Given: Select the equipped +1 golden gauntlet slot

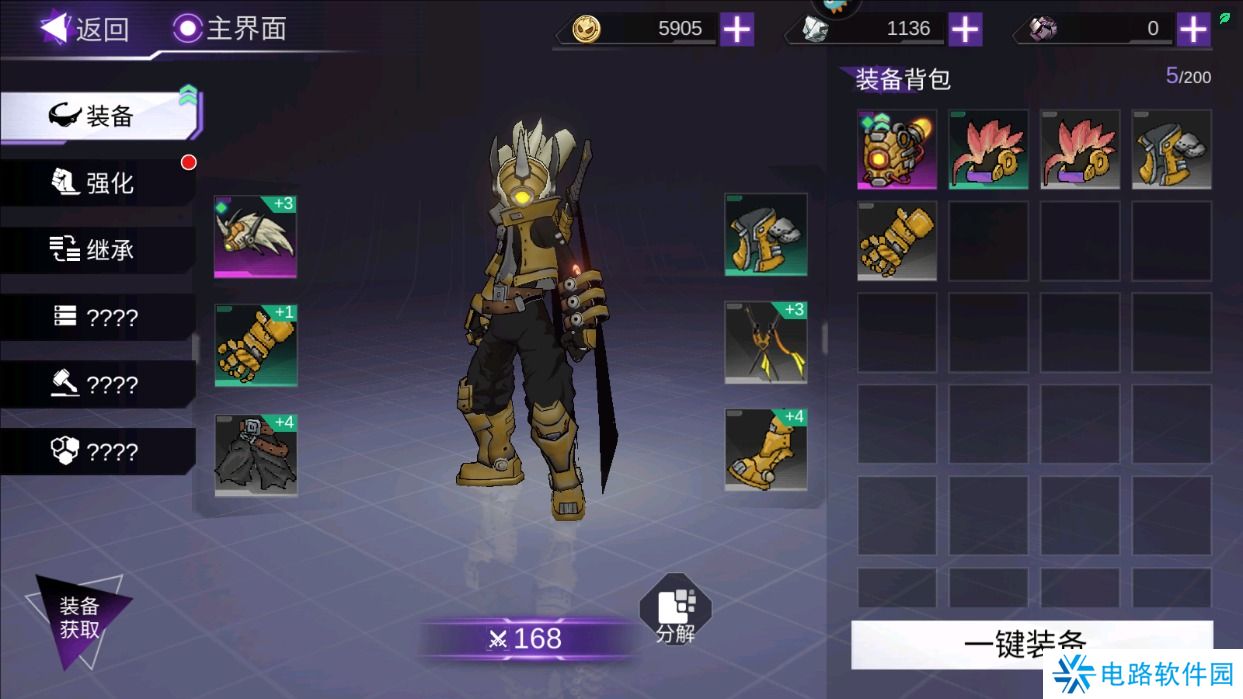Looking at the screenshot, I should [x=255, y=345].
